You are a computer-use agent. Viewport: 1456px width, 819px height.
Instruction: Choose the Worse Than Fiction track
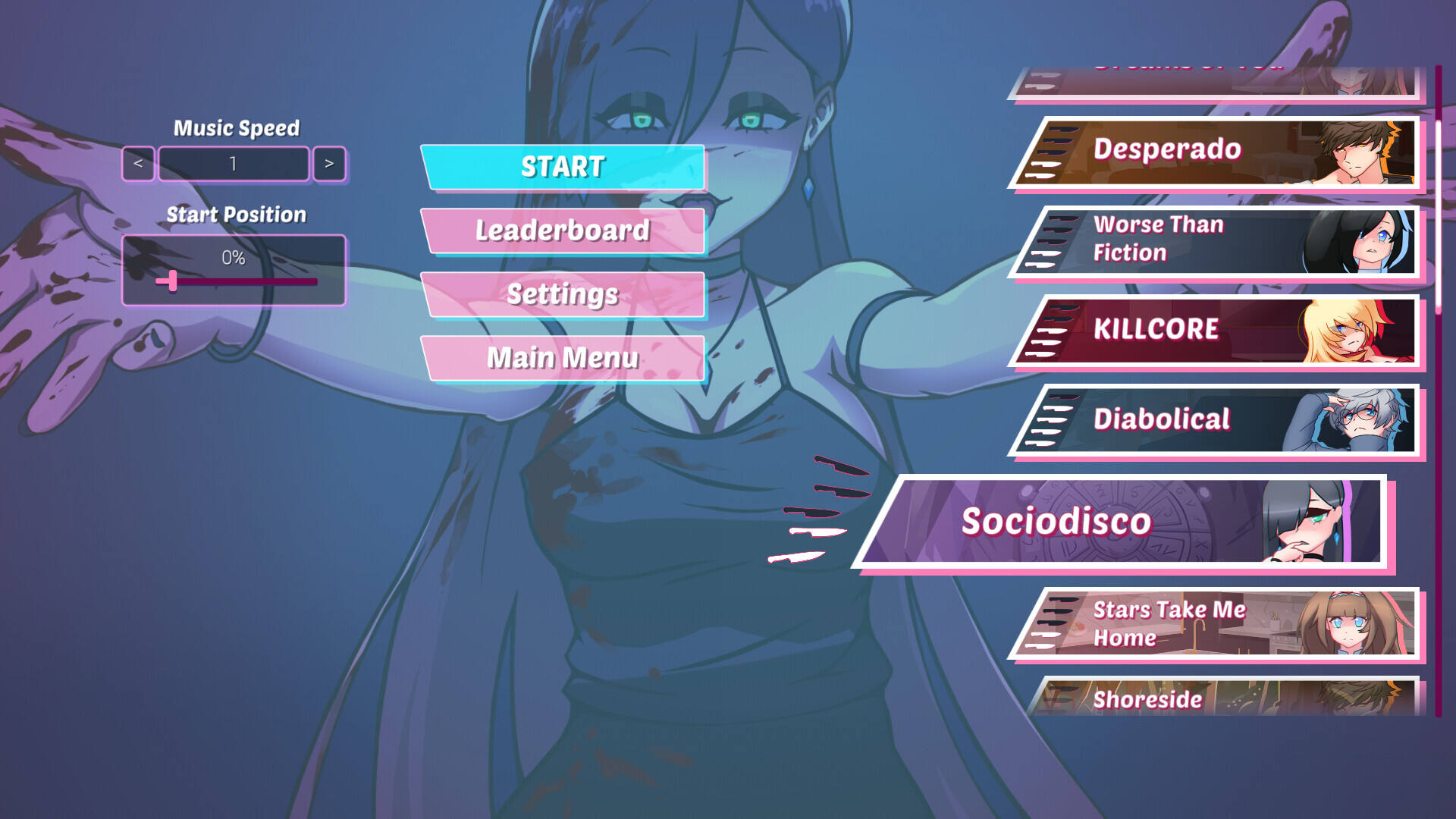tap(1213, 241)
